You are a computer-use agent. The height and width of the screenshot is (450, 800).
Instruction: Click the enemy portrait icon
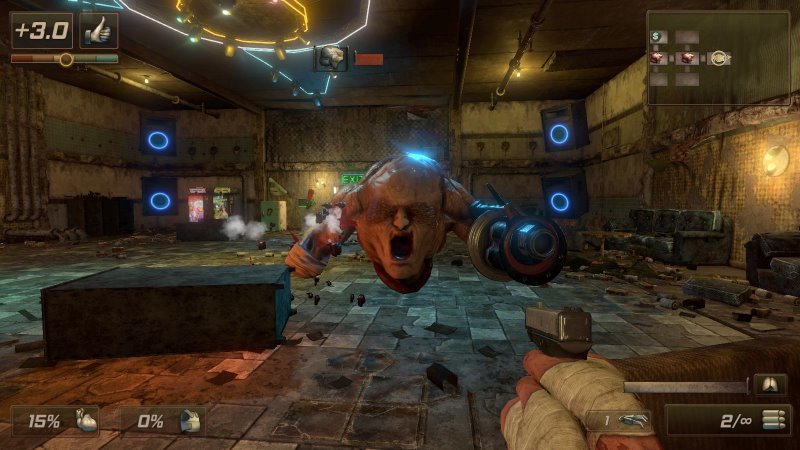click(331, 58)
